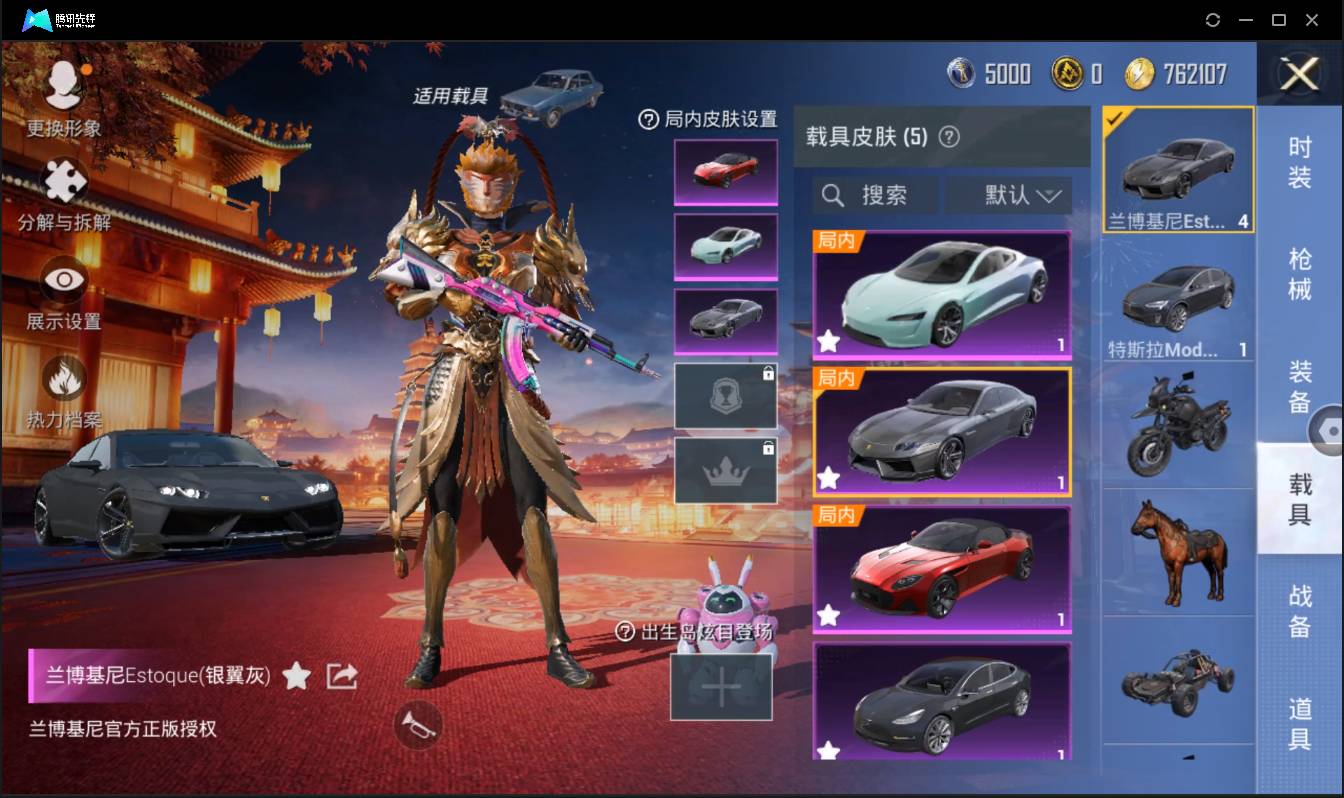Image resolution: width=1344 pixels, height=798 pixels.
Task: Toggle the star on 兰博基尼Estoque(银翼灰) name label
Action: click(x=297, y=675)
